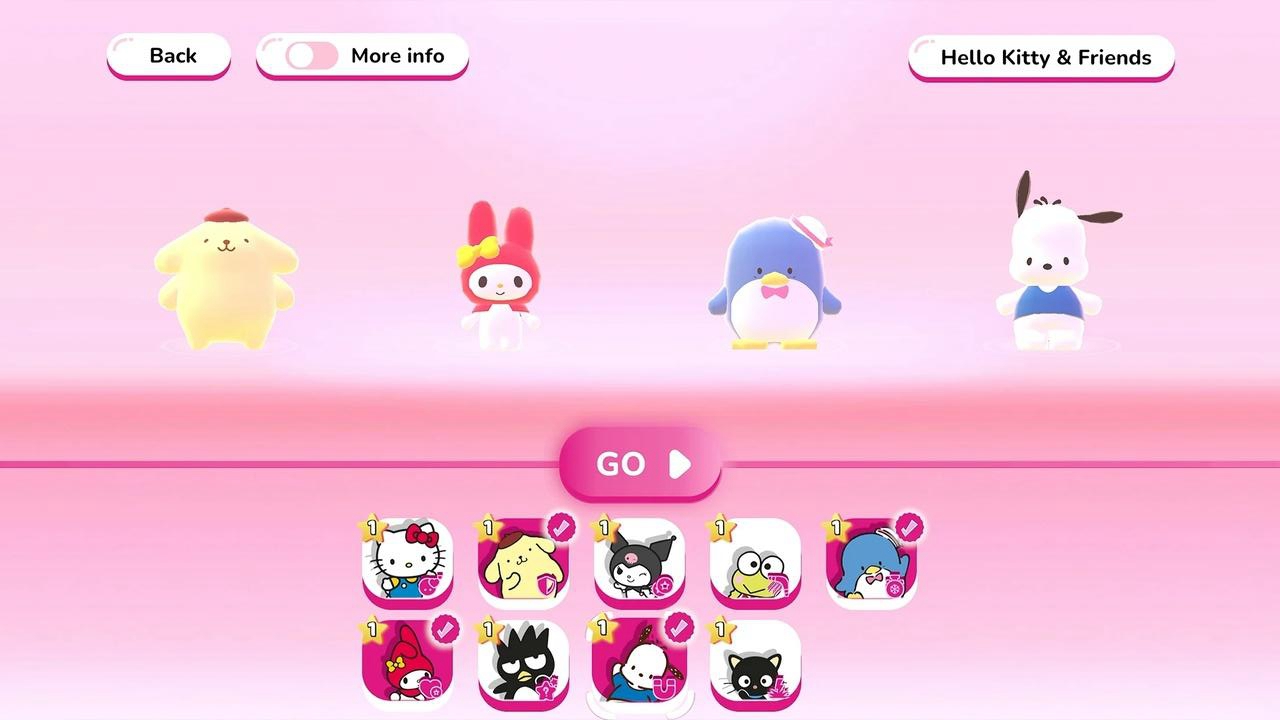Select the Badtz-Maru character icon
Image resolution: width=1280 pixels, height=720 pixels.
521,664
